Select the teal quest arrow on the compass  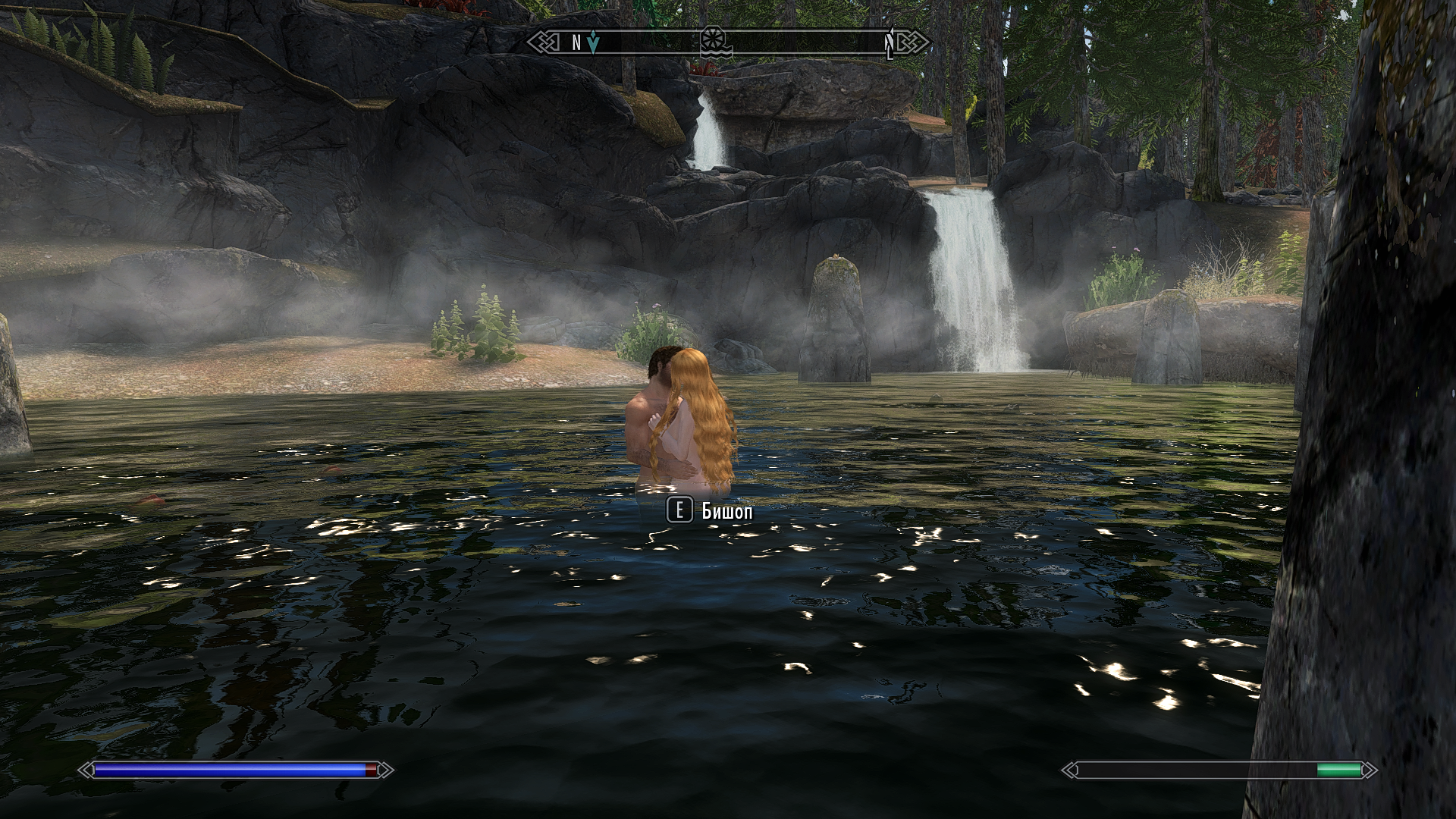click(x=593, y=44)
